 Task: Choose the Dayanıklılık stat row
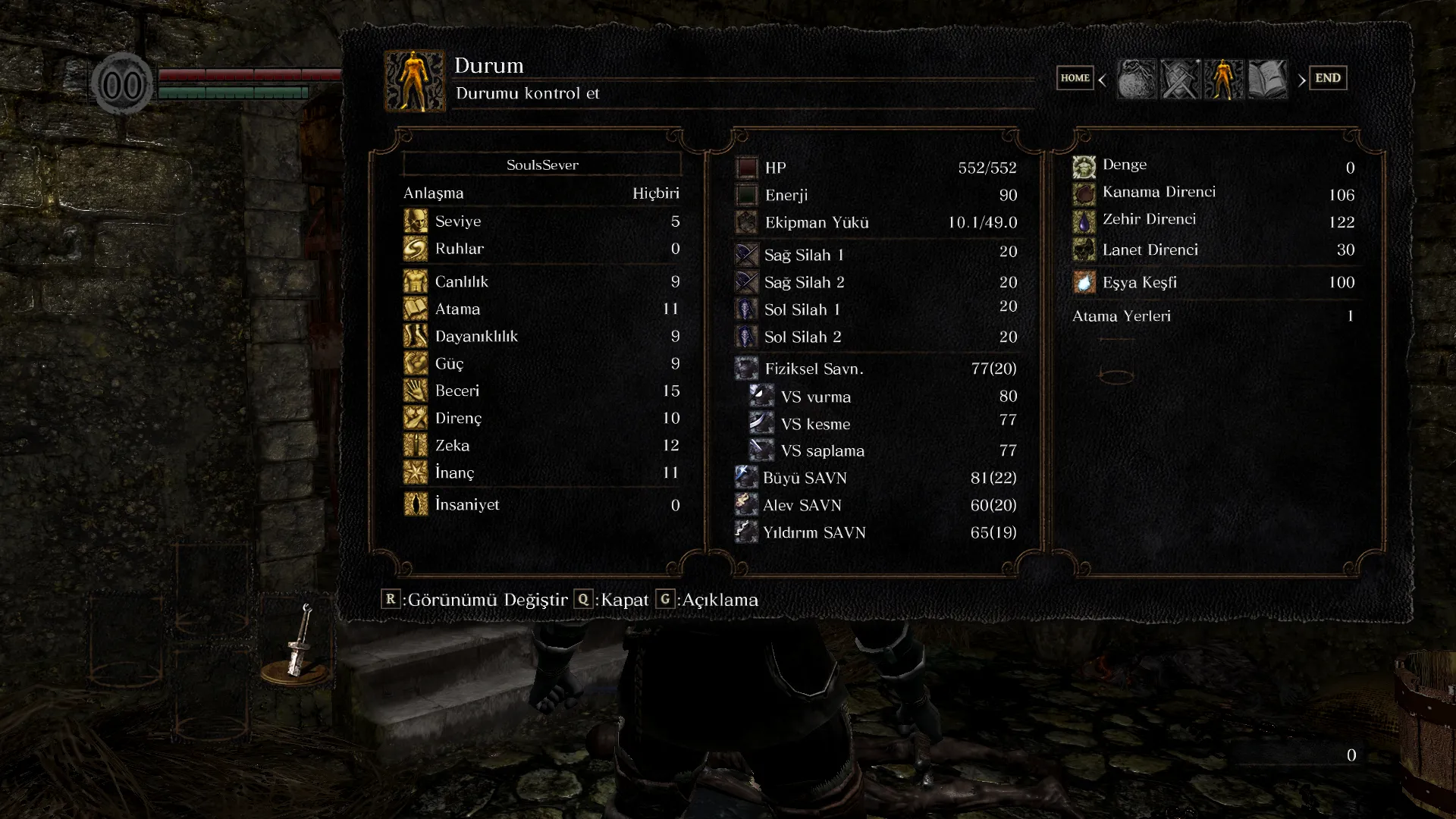[x=541, y=336]
